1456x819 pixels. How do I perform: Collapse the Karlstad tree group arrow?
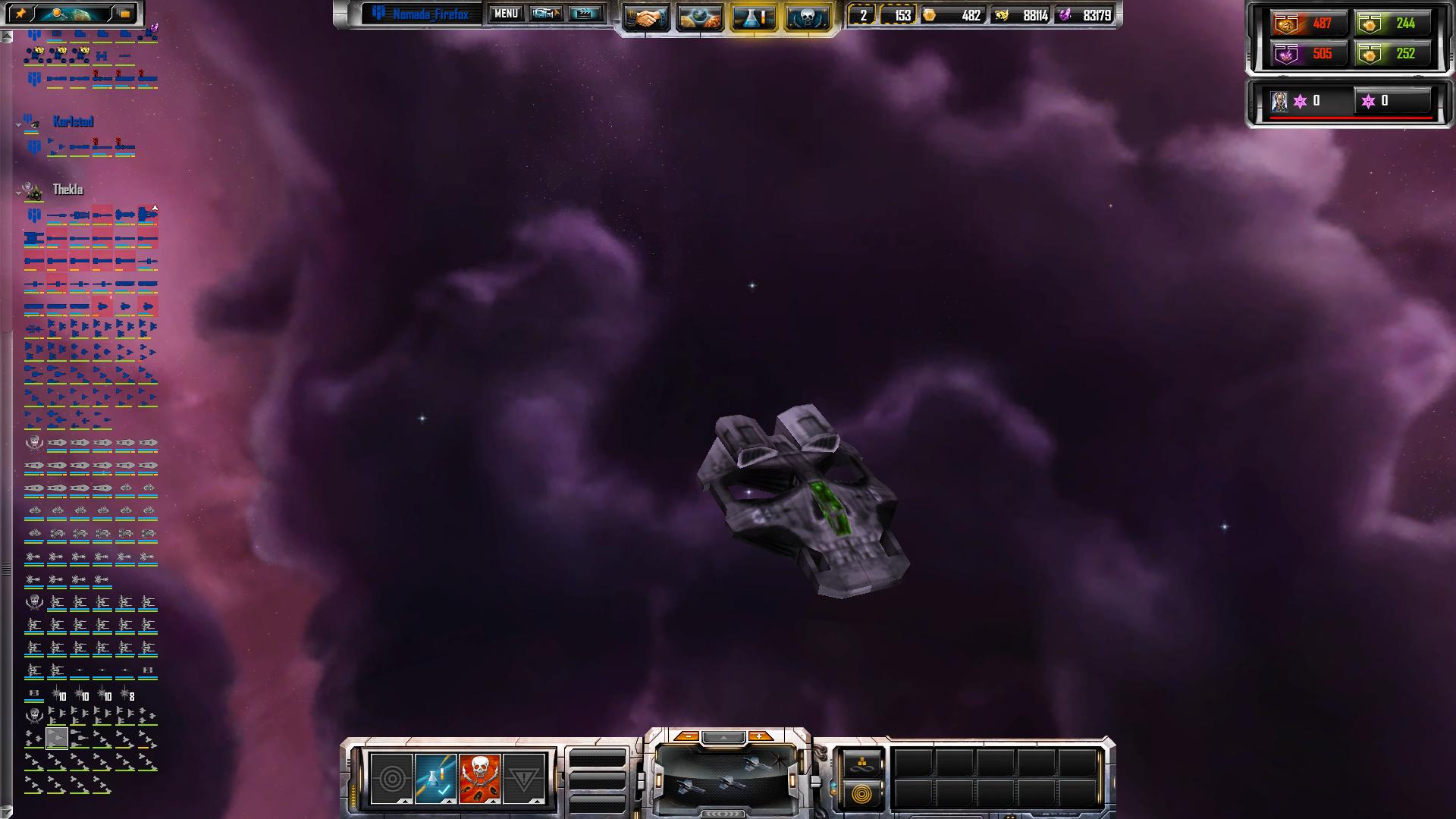(x=18, y=124)
